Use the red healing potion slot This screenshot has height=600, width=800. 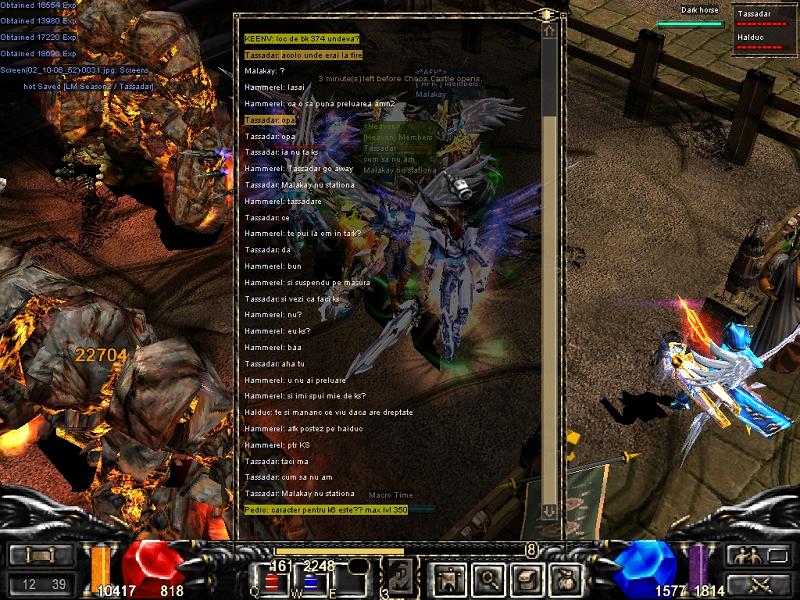[x=270, y=581]
